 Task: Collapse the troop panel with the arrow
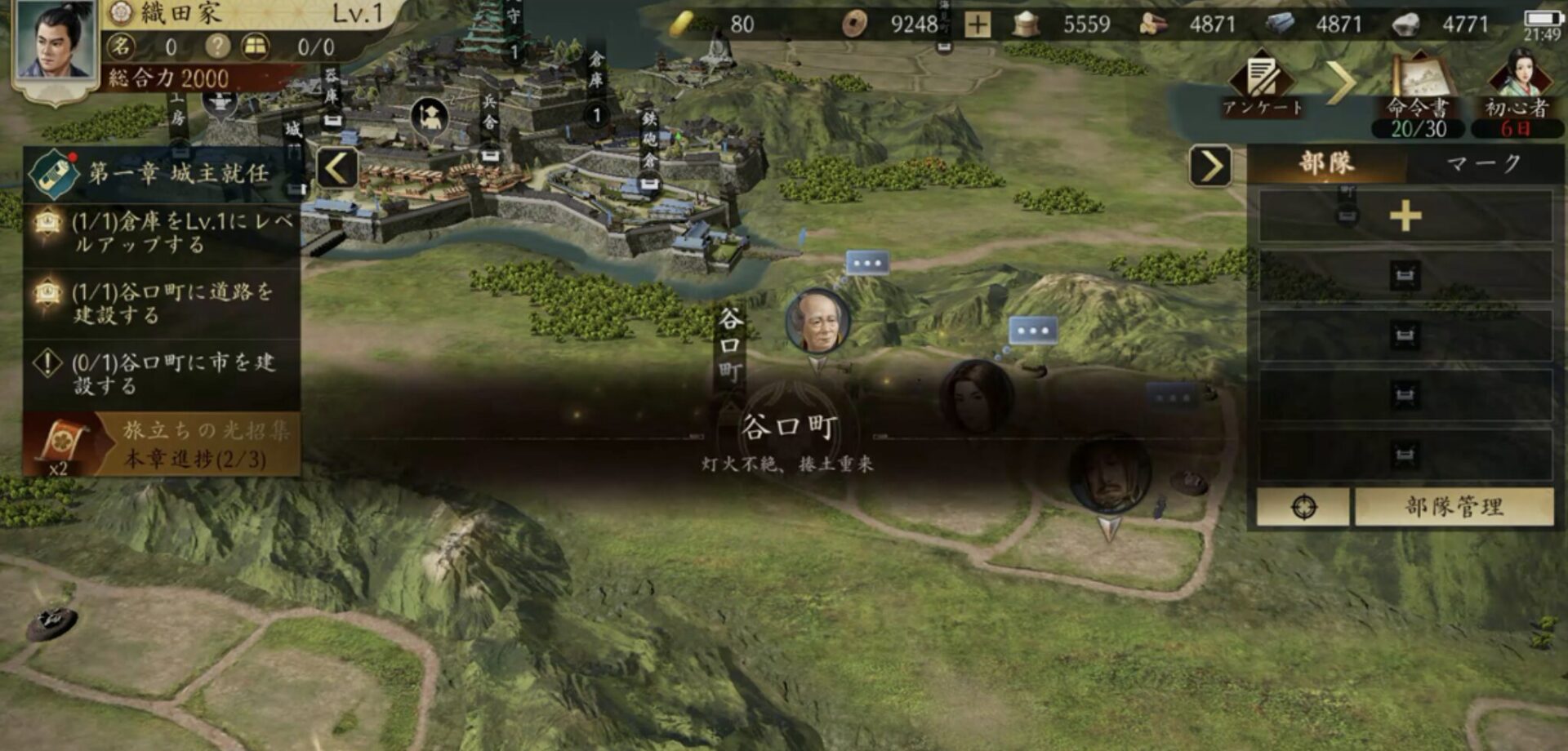tap(1210, 167)
